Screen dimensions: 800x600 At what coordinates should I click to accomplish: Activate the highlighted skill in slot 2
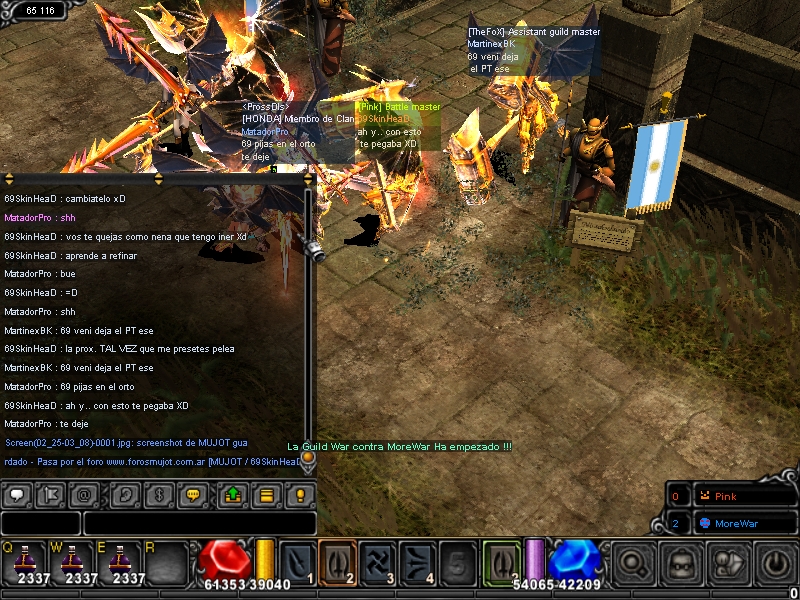click(337, 561)
